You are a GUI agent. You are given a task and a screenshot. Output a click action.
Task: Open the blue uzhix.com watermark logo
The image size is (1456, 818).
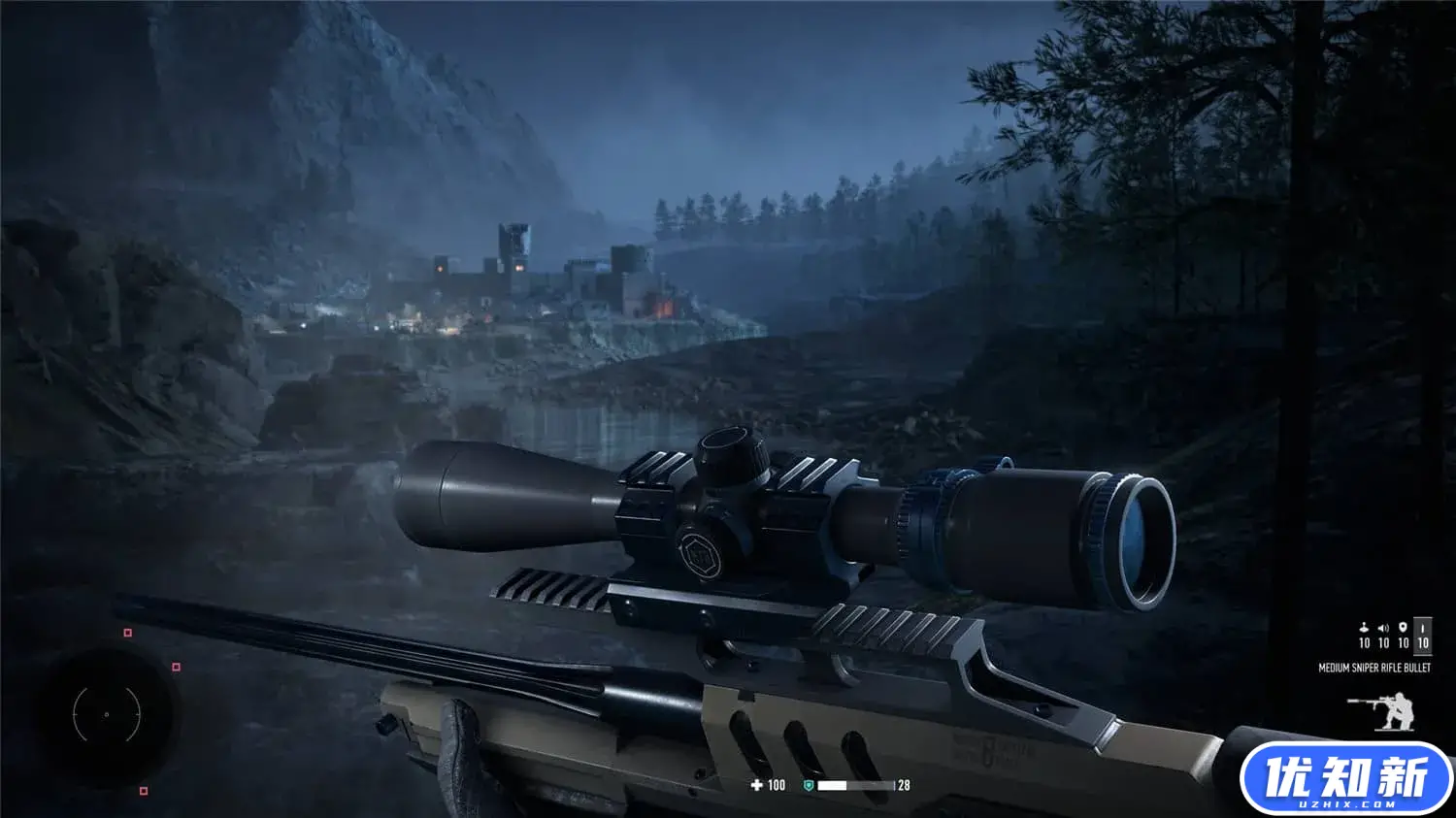[1345, 779]
